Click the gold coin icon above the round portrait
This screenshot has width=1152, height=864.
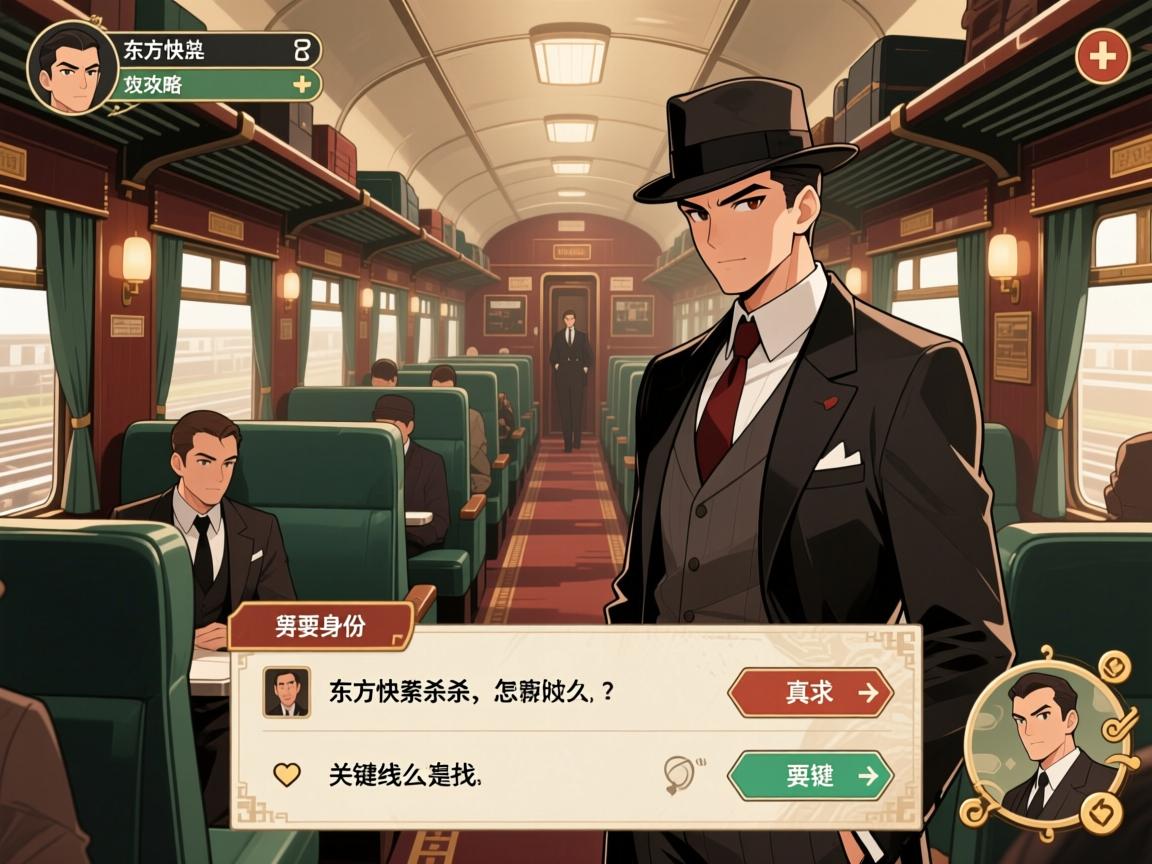(x=1113, y=665)
